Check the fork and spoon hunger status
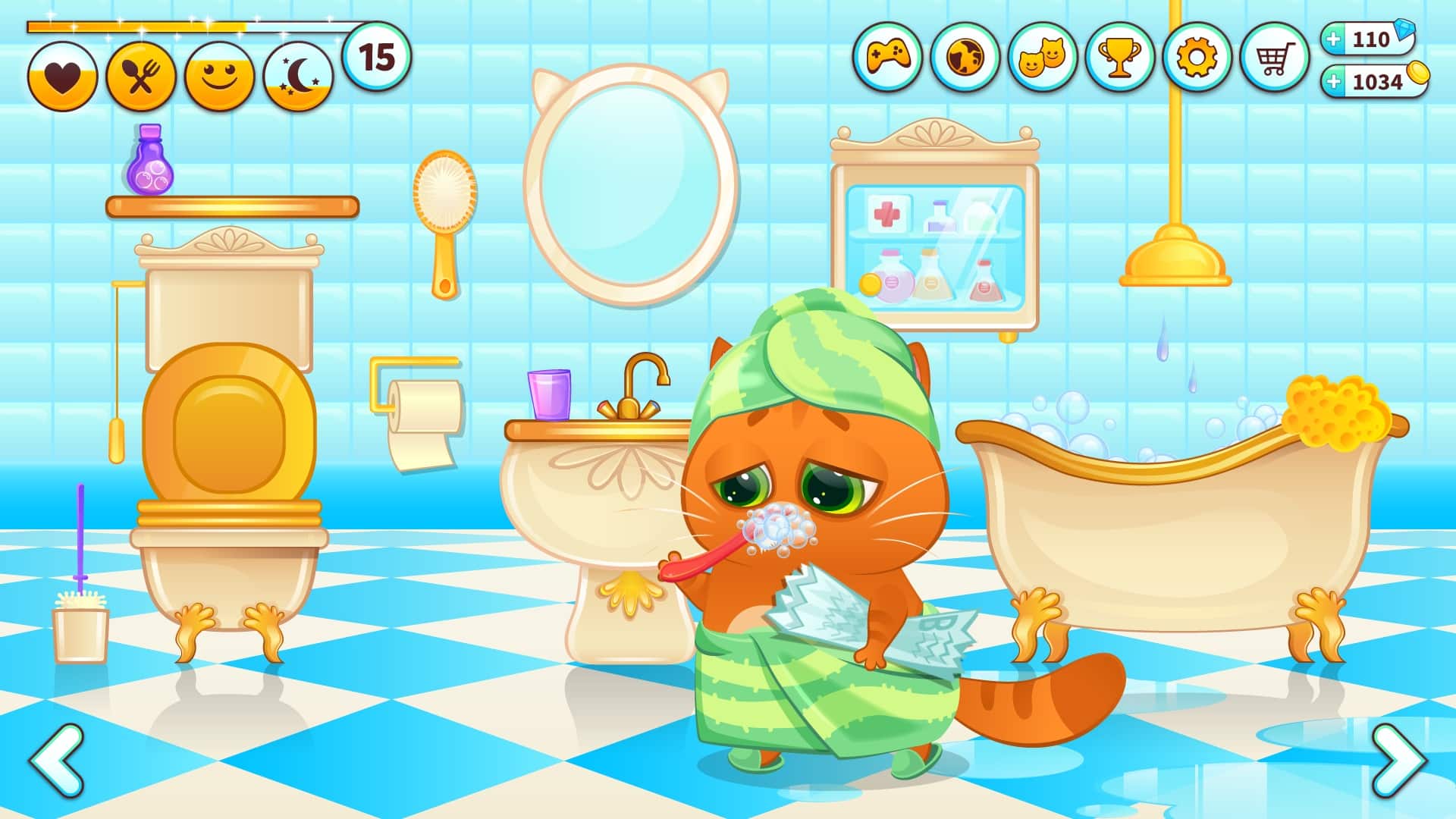 [x=141, y=77]
